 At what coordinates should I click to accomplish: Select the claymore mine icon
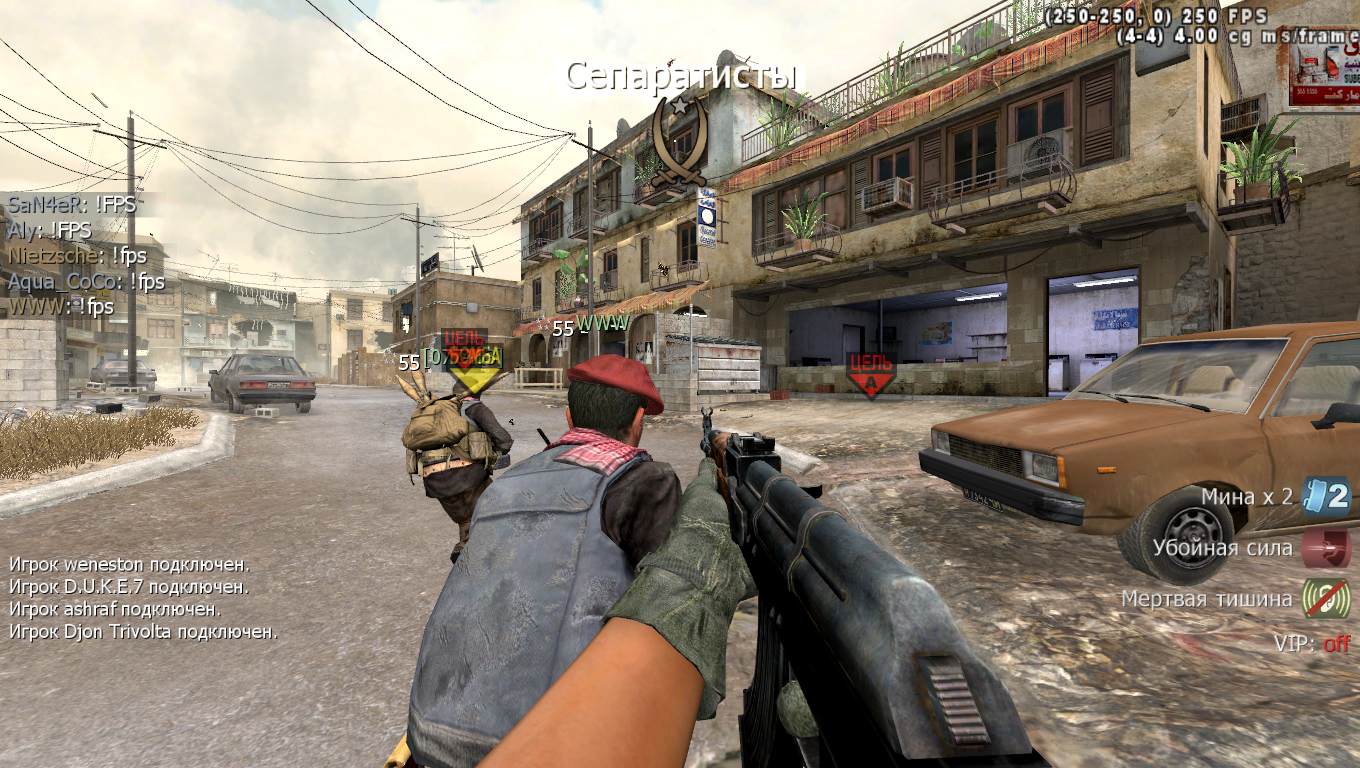[1327, 496]
